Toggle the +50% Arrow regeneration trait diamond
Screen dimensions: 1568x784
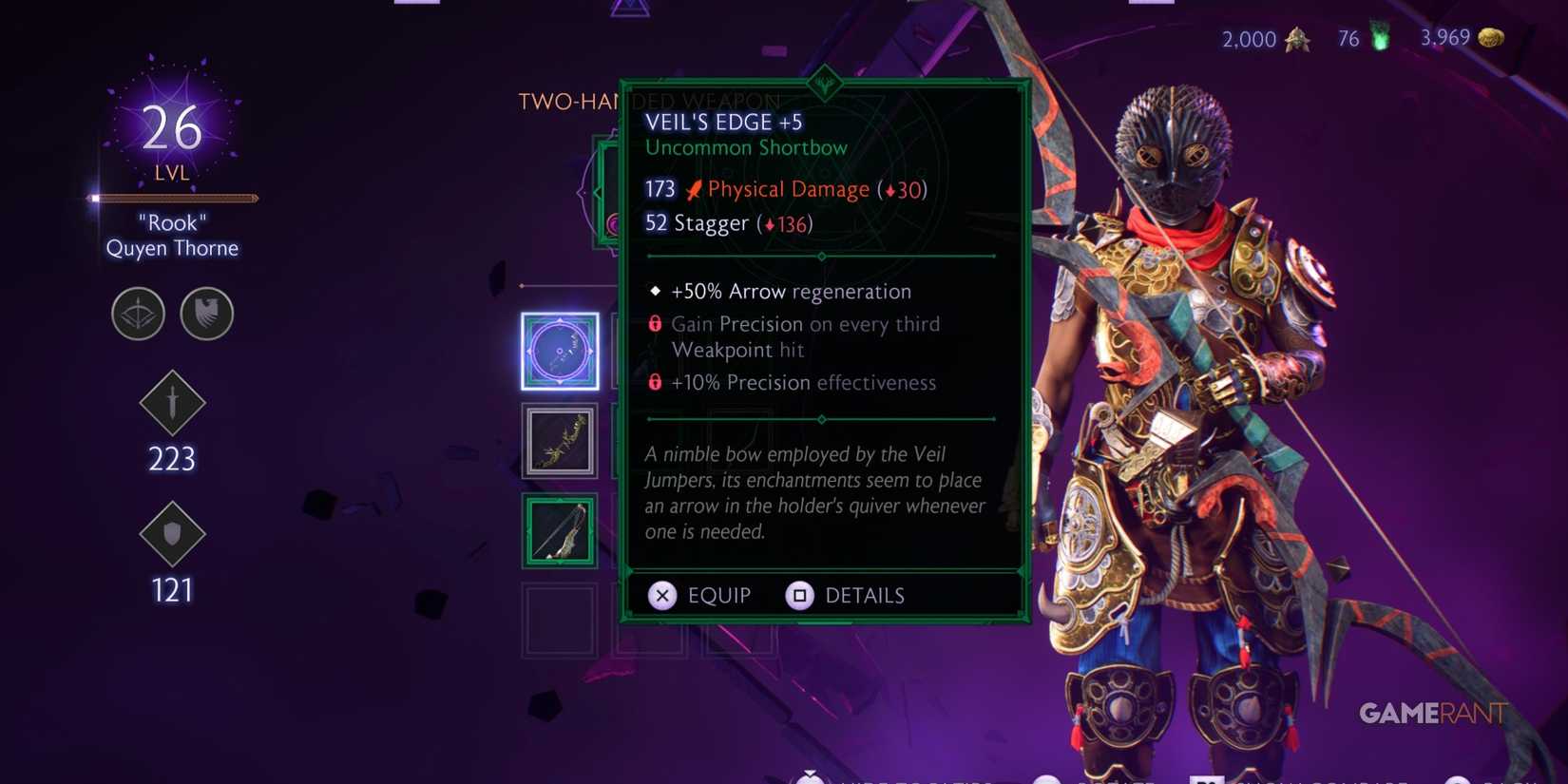(655, 291)
